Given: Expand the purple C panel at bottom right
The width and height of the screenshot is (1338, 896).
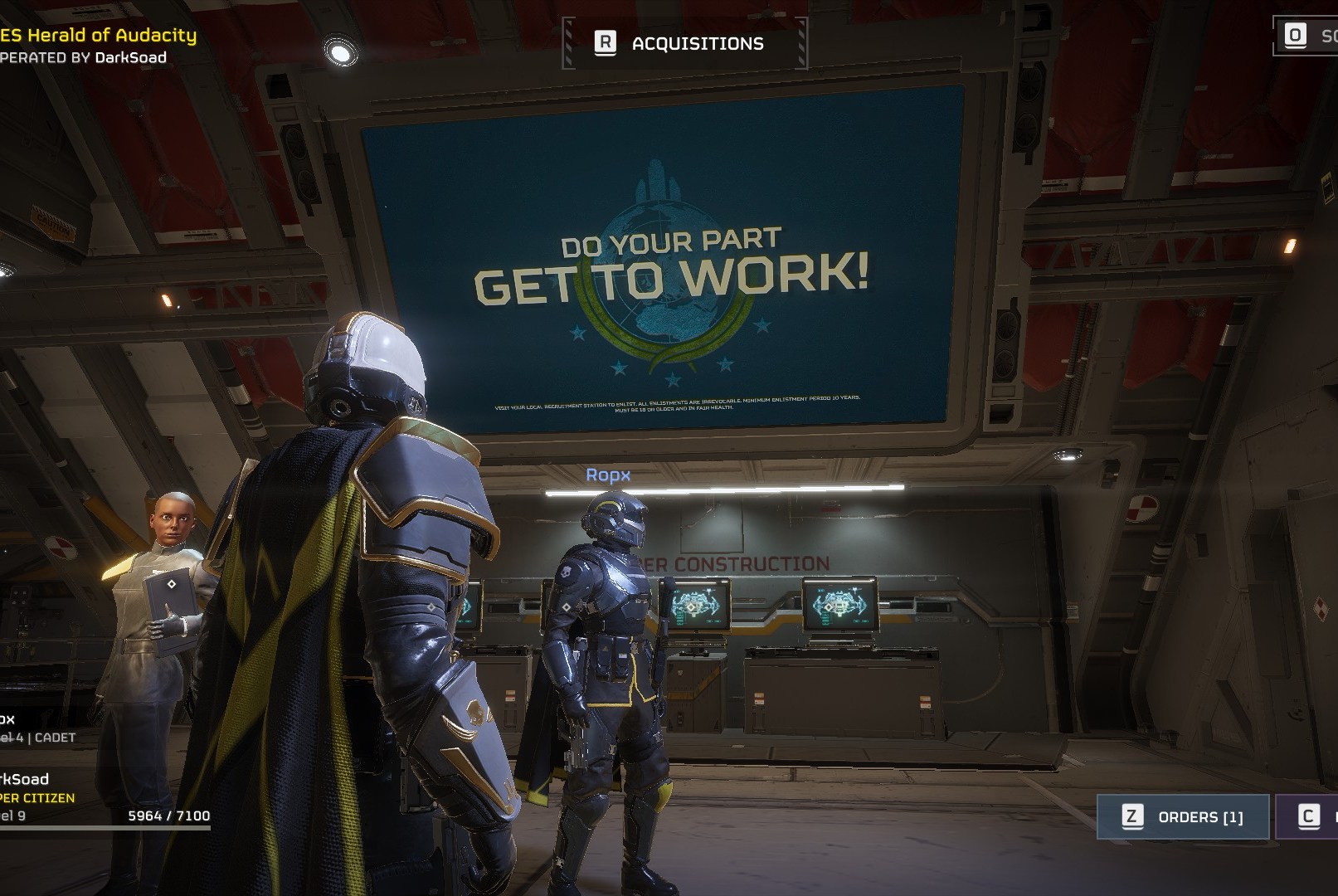Looking at the screenshot, I should pyautogui.click(x=1309, y=816).
